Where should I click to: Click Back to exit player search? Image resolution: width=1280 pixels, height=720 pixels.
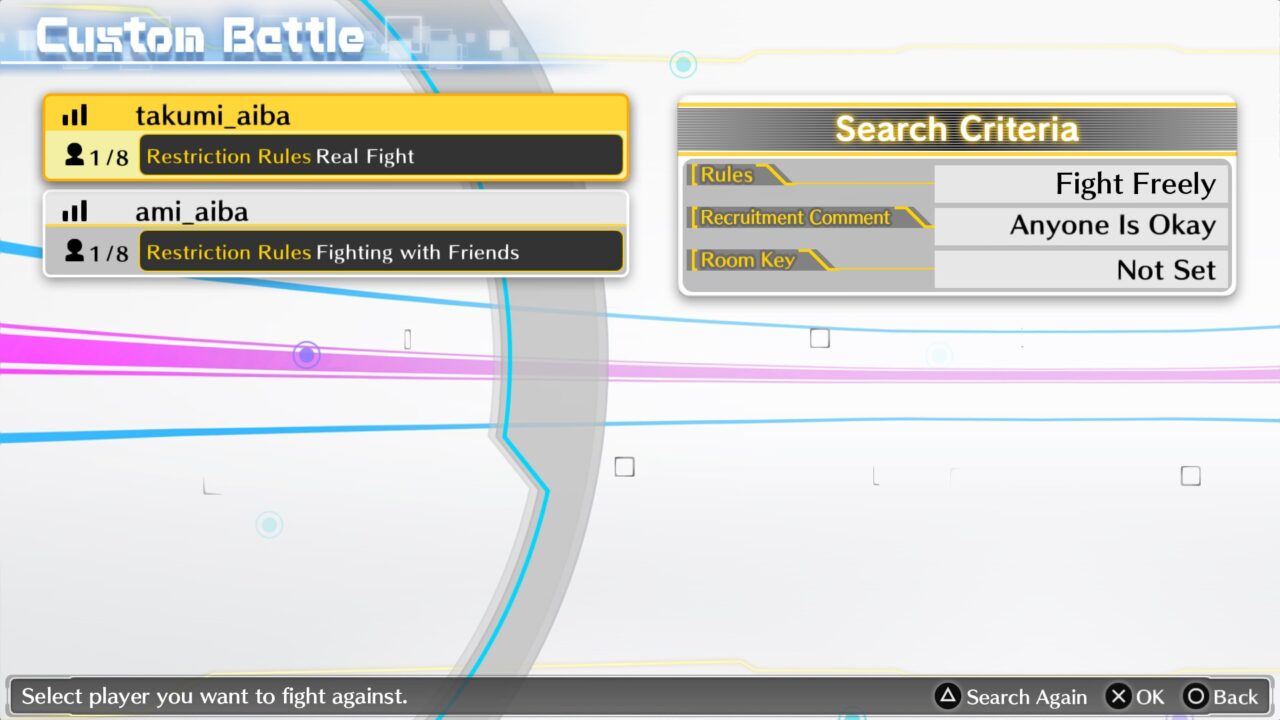[x=1222, y=697]
